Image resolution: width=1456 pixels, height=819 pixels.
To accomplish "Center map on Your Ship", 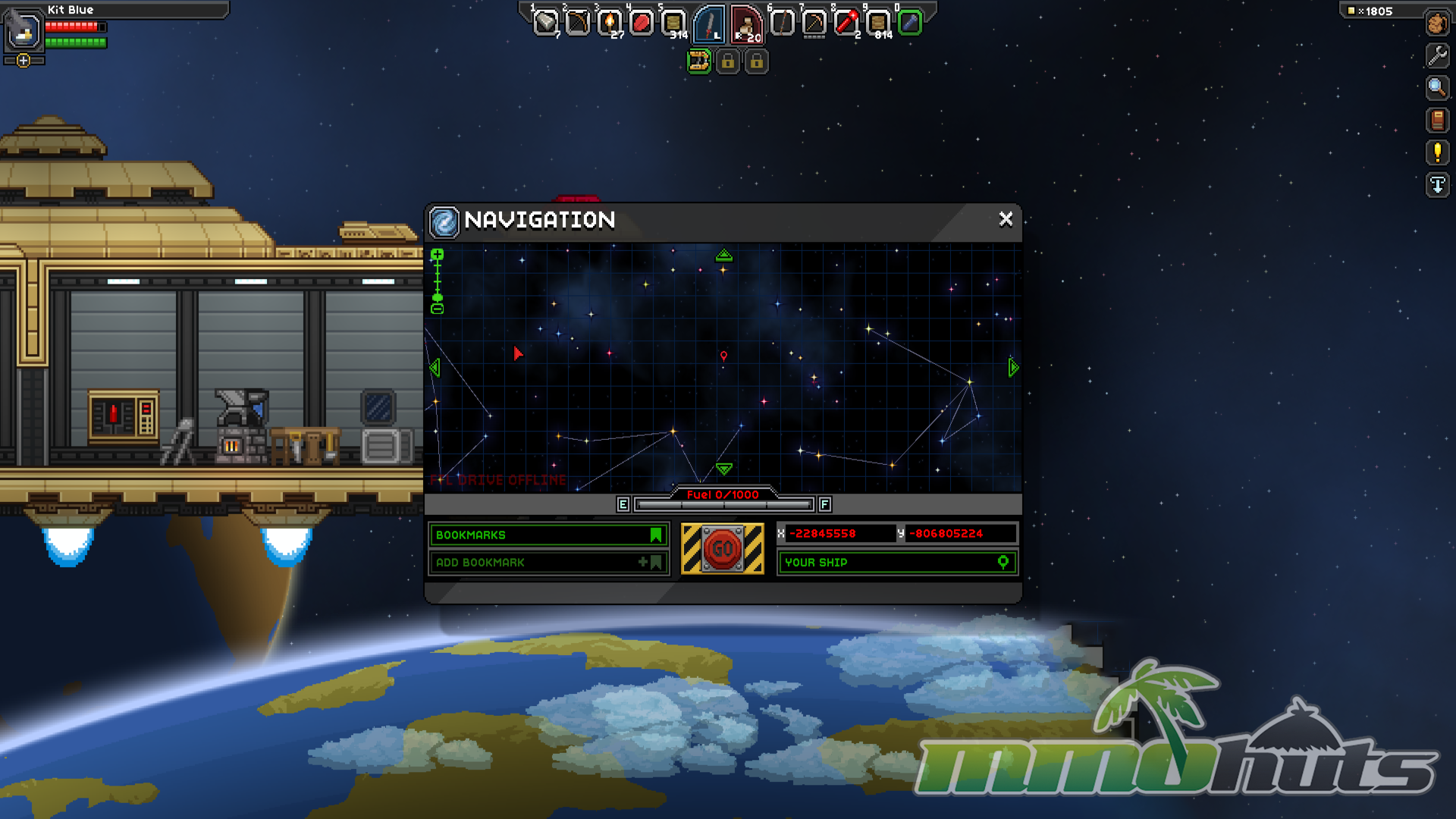I will (x=897, y=563).
